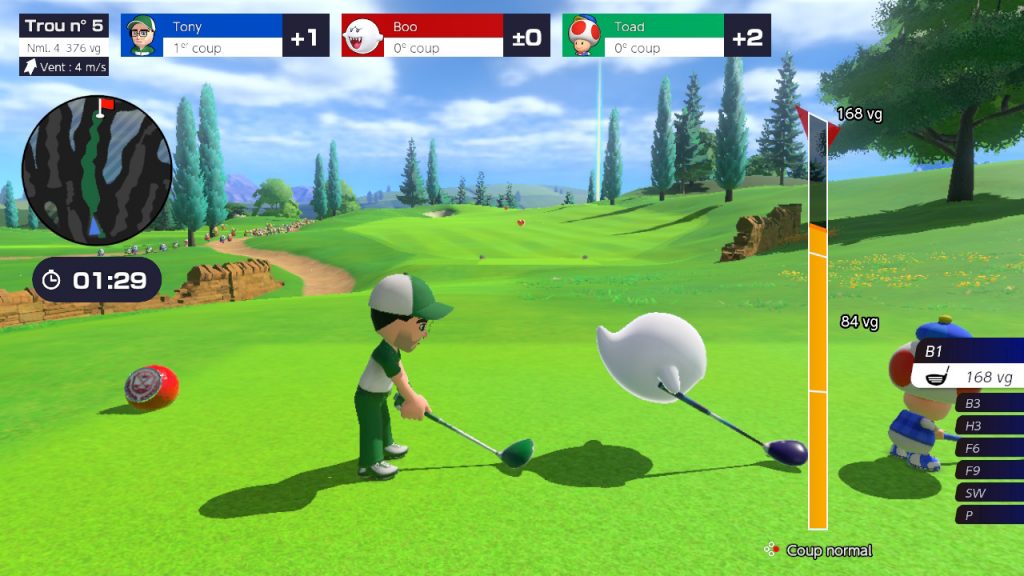Show Boo's player score panel

pos(445,36)
